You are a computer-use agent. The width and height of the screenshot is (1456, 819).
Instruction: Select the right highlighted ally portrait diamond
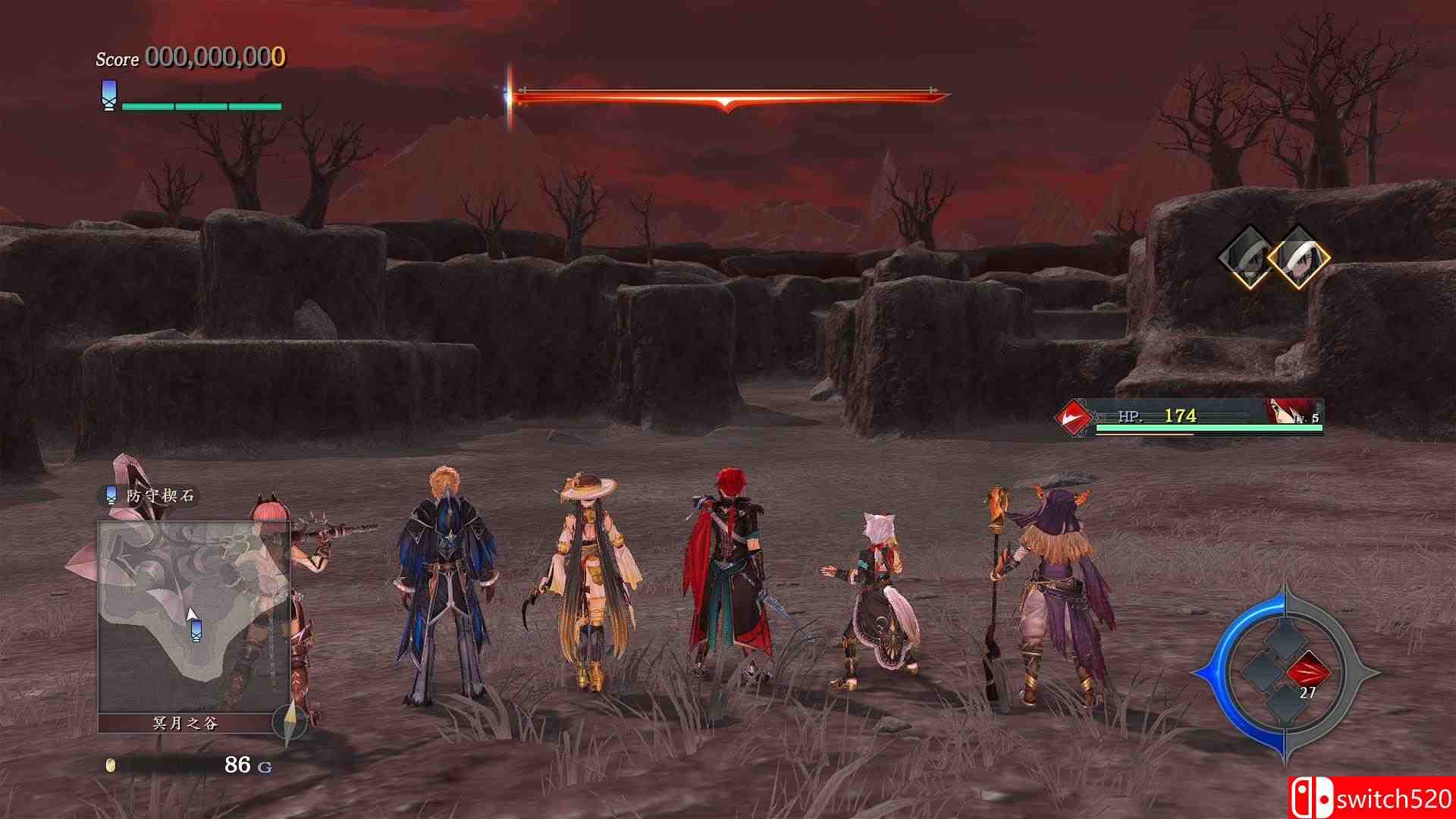pos(1298,258)
